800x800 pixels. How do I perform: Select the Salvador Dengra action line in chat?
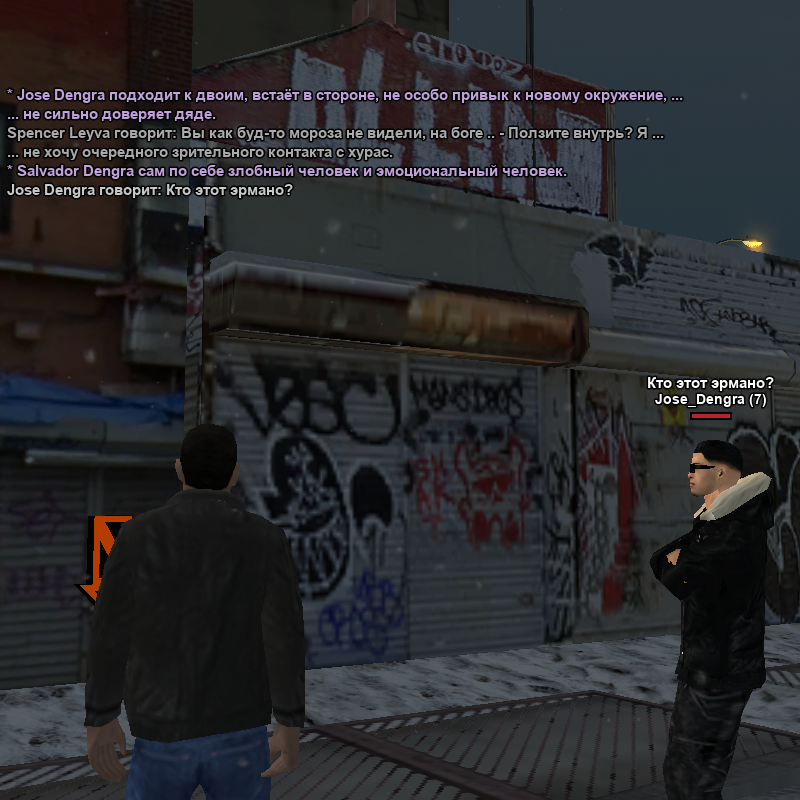click(287, 172)
